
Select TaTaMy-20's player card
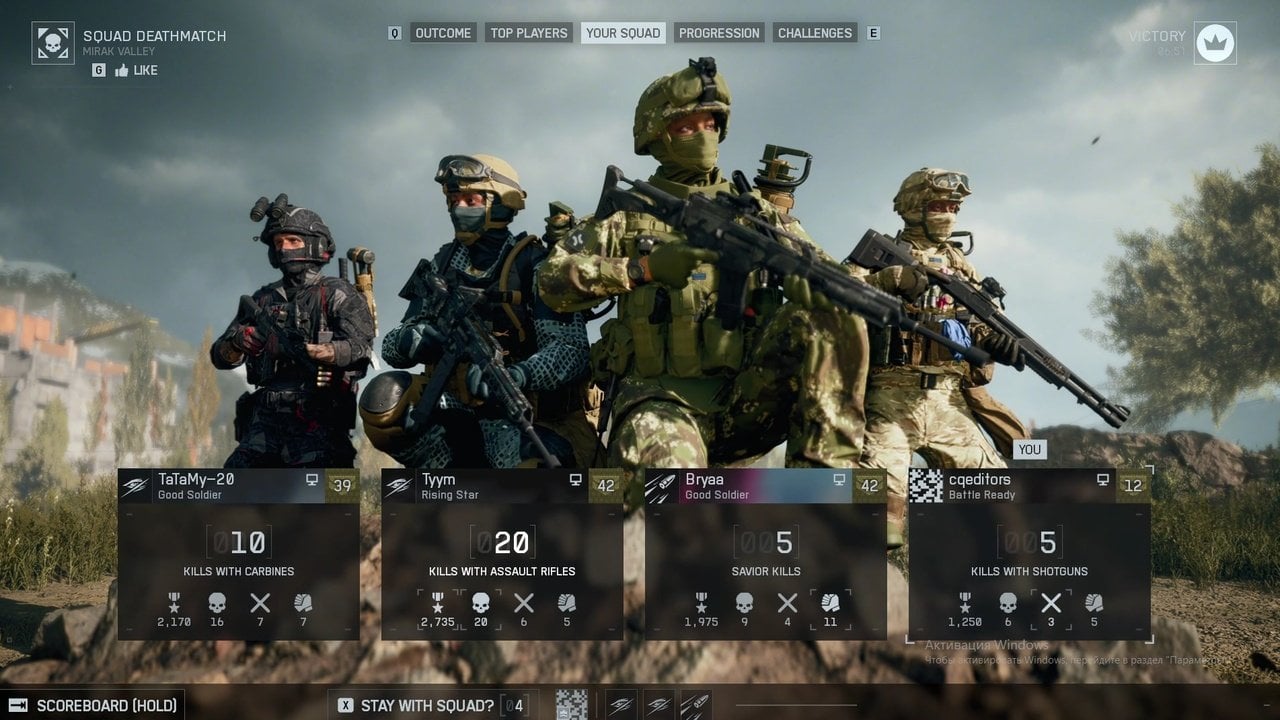click(238, 553)
